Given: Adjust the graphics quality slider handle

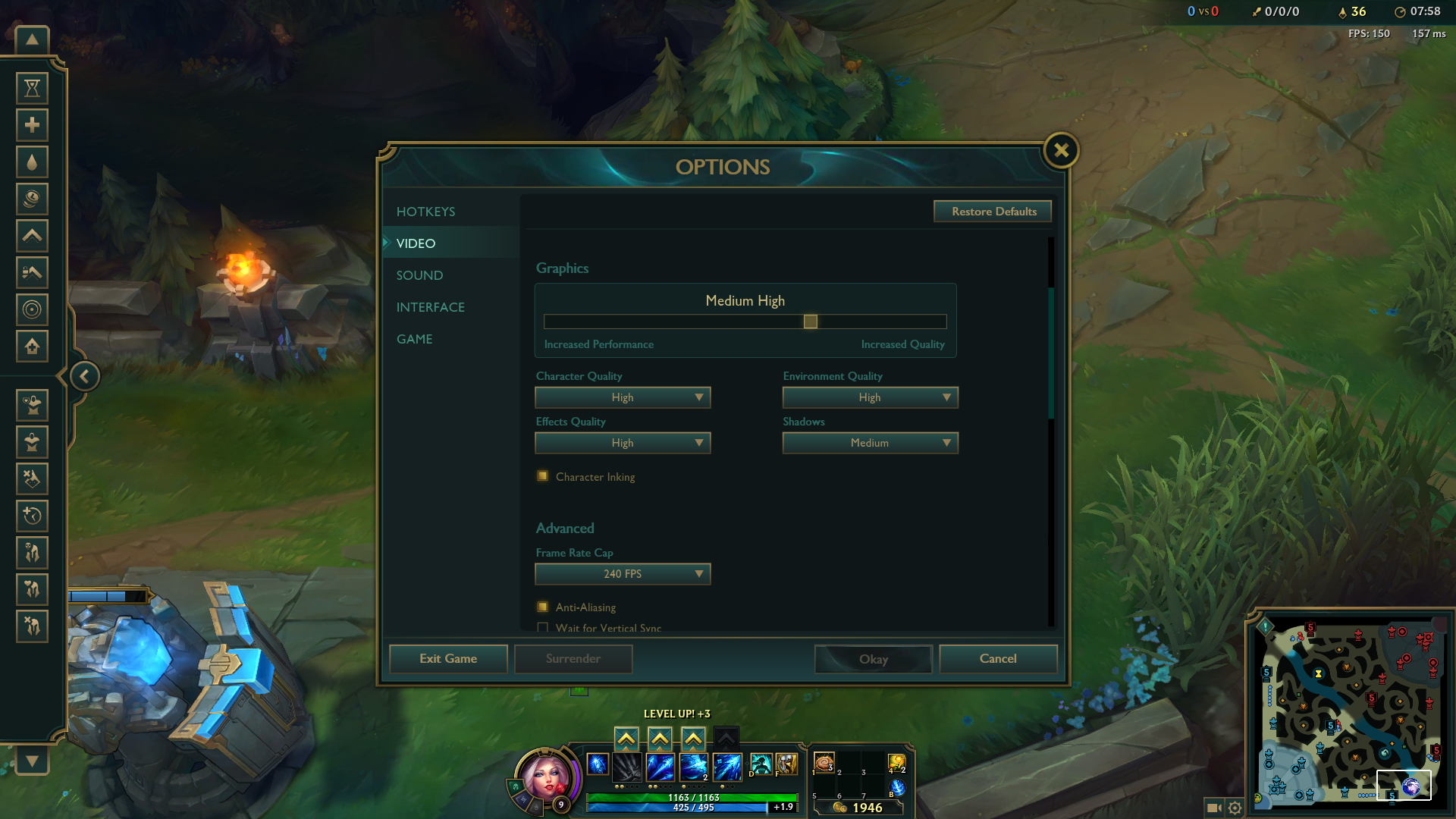Looking at the screenshot, I should [x=810, y=322].
